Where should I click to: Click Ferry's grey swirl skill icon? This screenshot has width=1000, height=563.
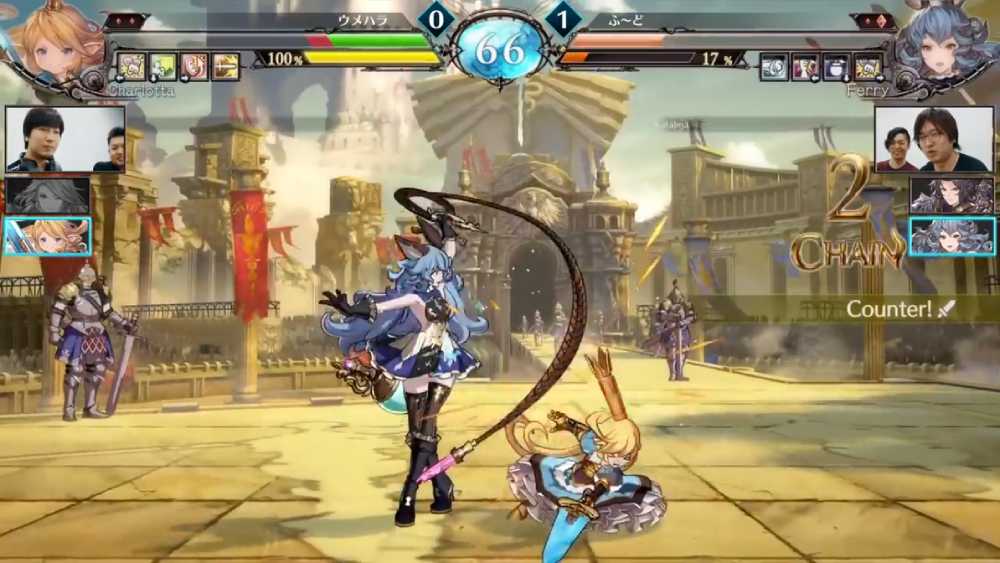click(773, 66)
